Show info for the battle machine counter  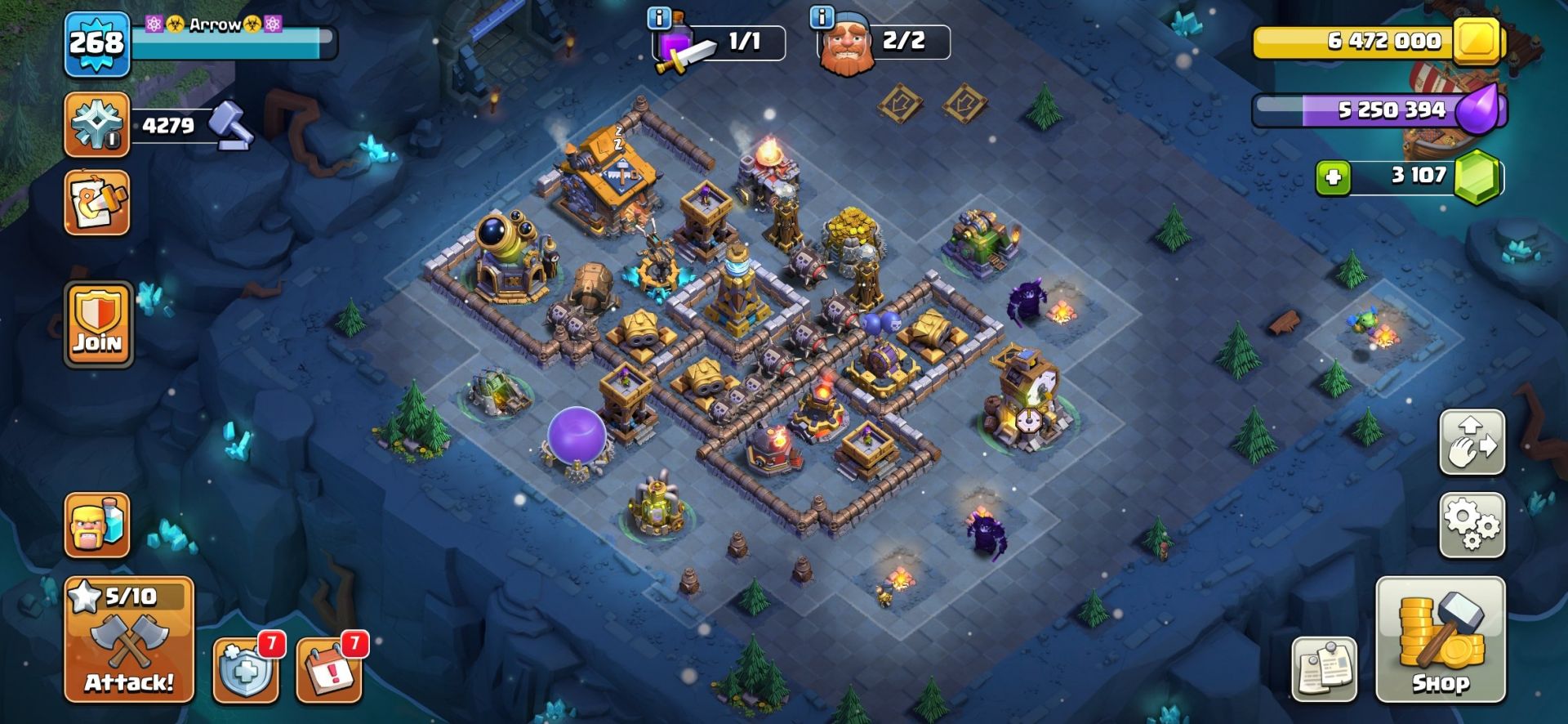point(658,17)
